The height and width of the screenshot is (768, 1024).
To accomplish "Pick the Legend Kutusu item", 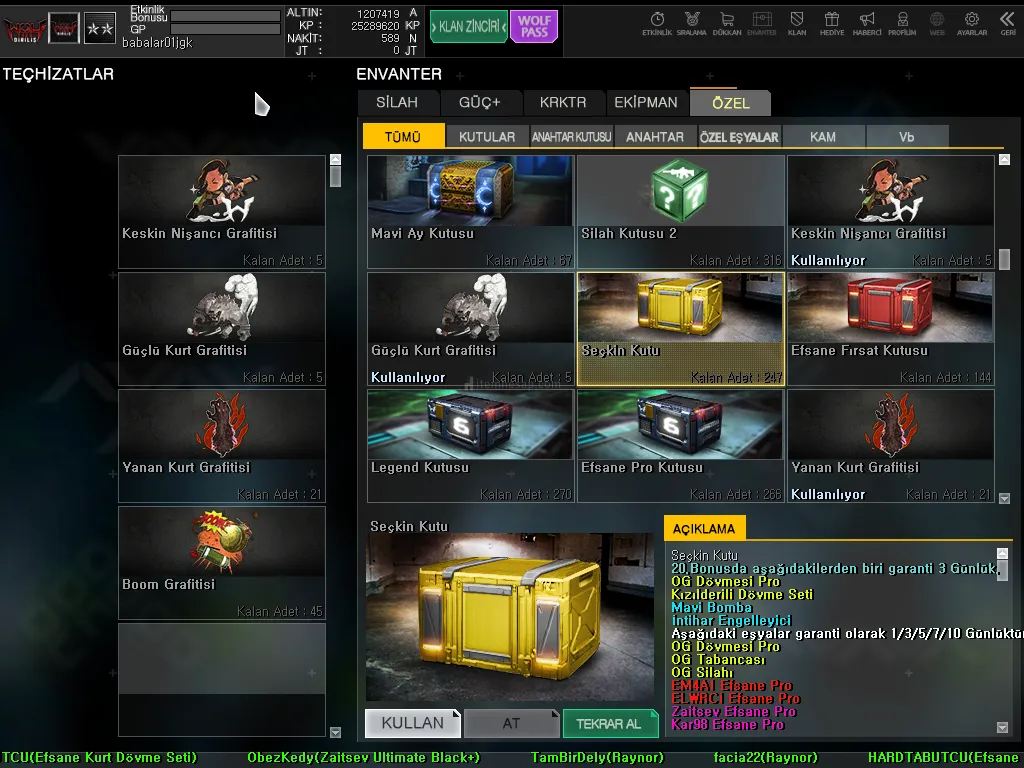I will point(470,446).
